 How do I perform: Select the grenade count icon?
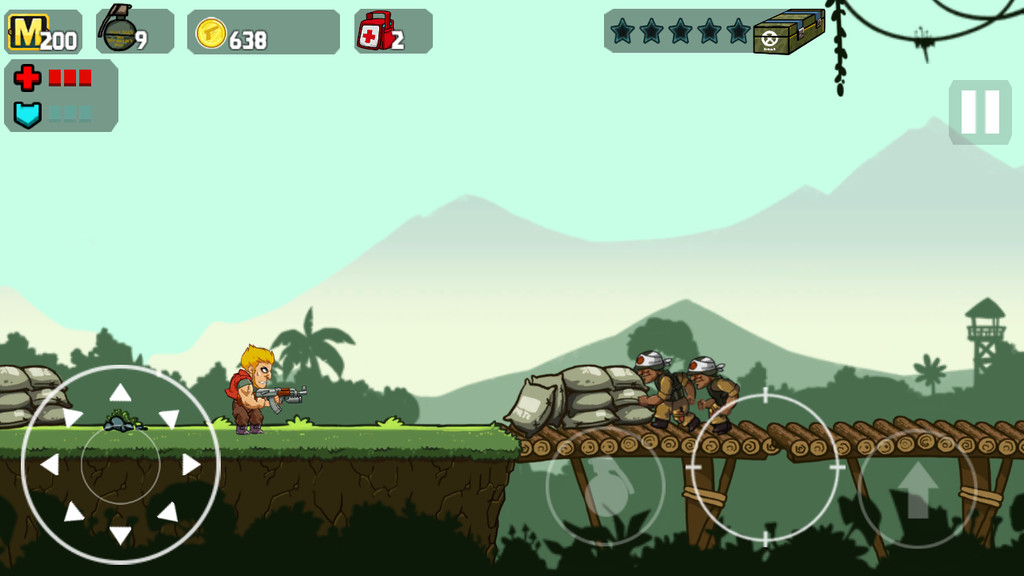click(x=118, y=30)
